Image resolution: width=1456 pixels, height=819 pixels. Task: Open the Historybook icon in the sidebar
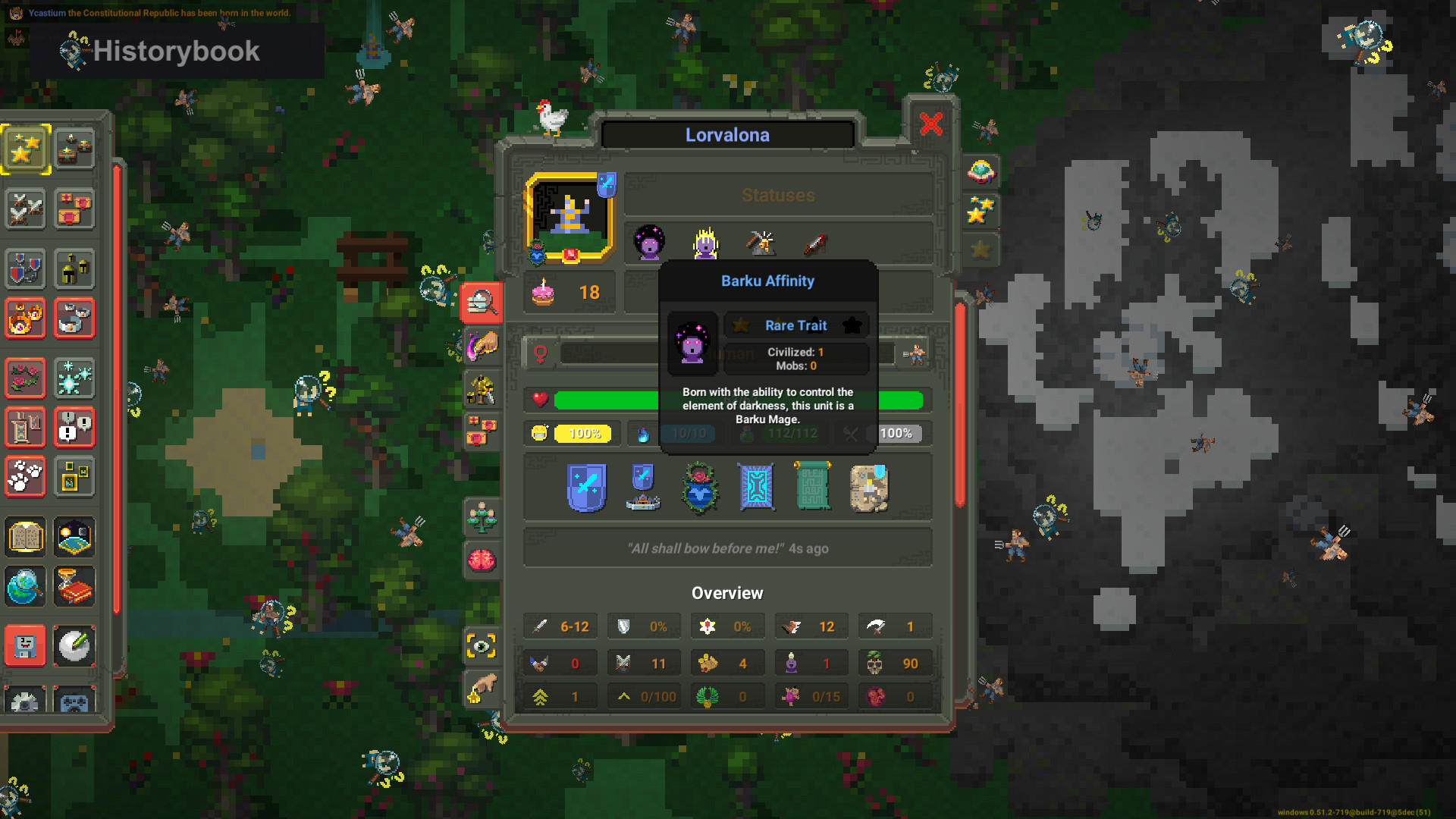tap(25, 537)
